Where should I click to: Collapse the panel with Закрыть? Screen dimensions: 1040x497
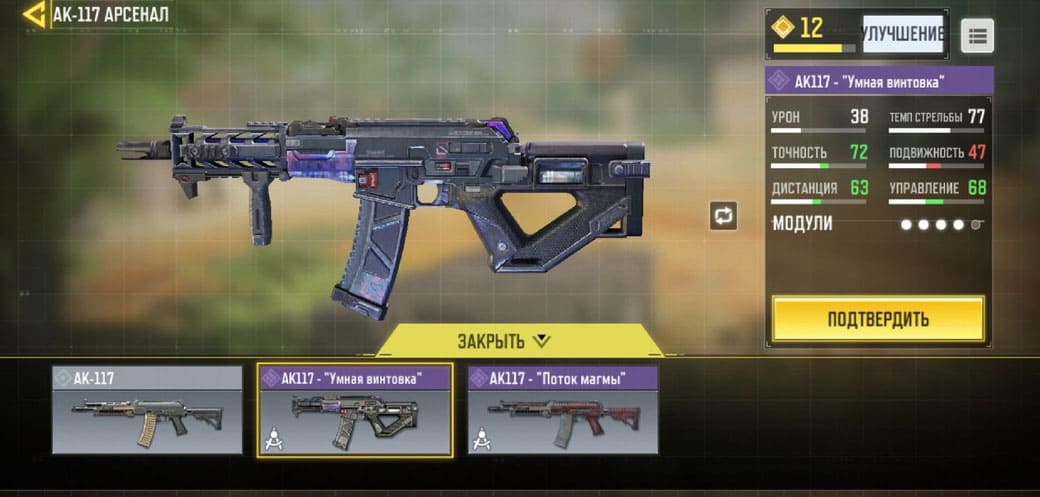[x=504, y=341]
